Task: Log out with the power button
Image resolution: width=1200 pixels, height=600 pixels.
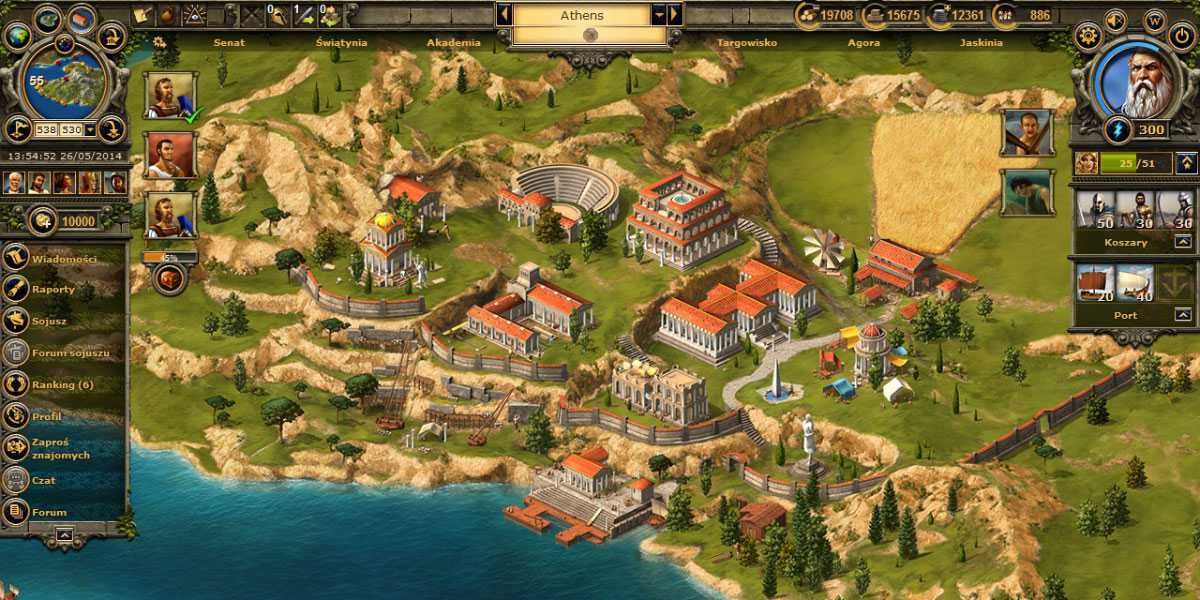Action: pyautogui.click(x=1181, y=37)
